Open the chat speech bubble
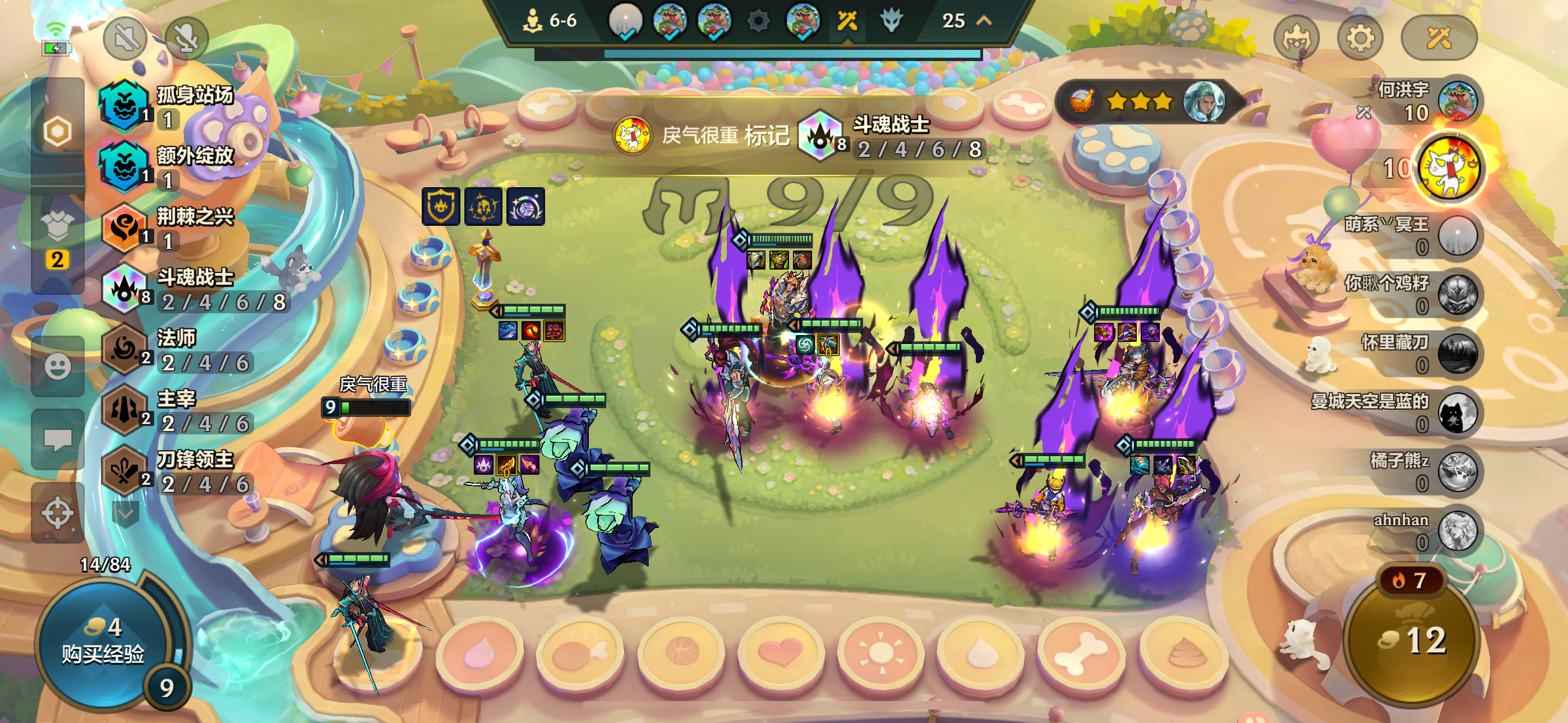The height and width of the screenshot is (723, 1568). coord(58,439)
